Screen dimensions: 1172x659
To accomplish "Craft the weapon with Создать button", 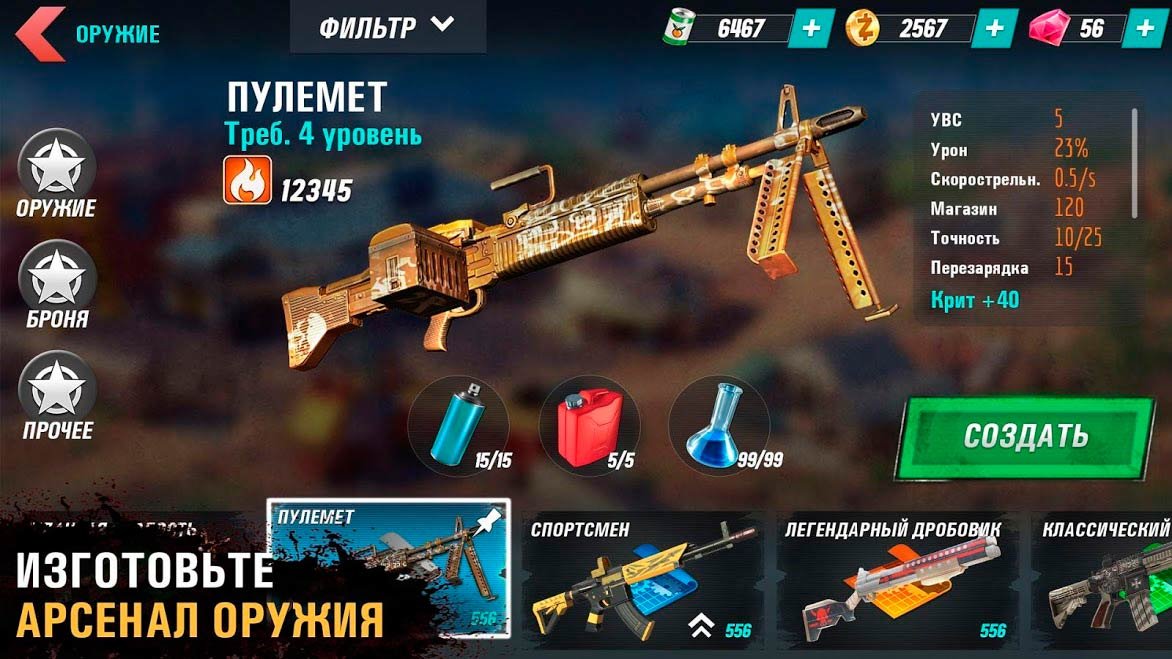I will click(1025, 435).
